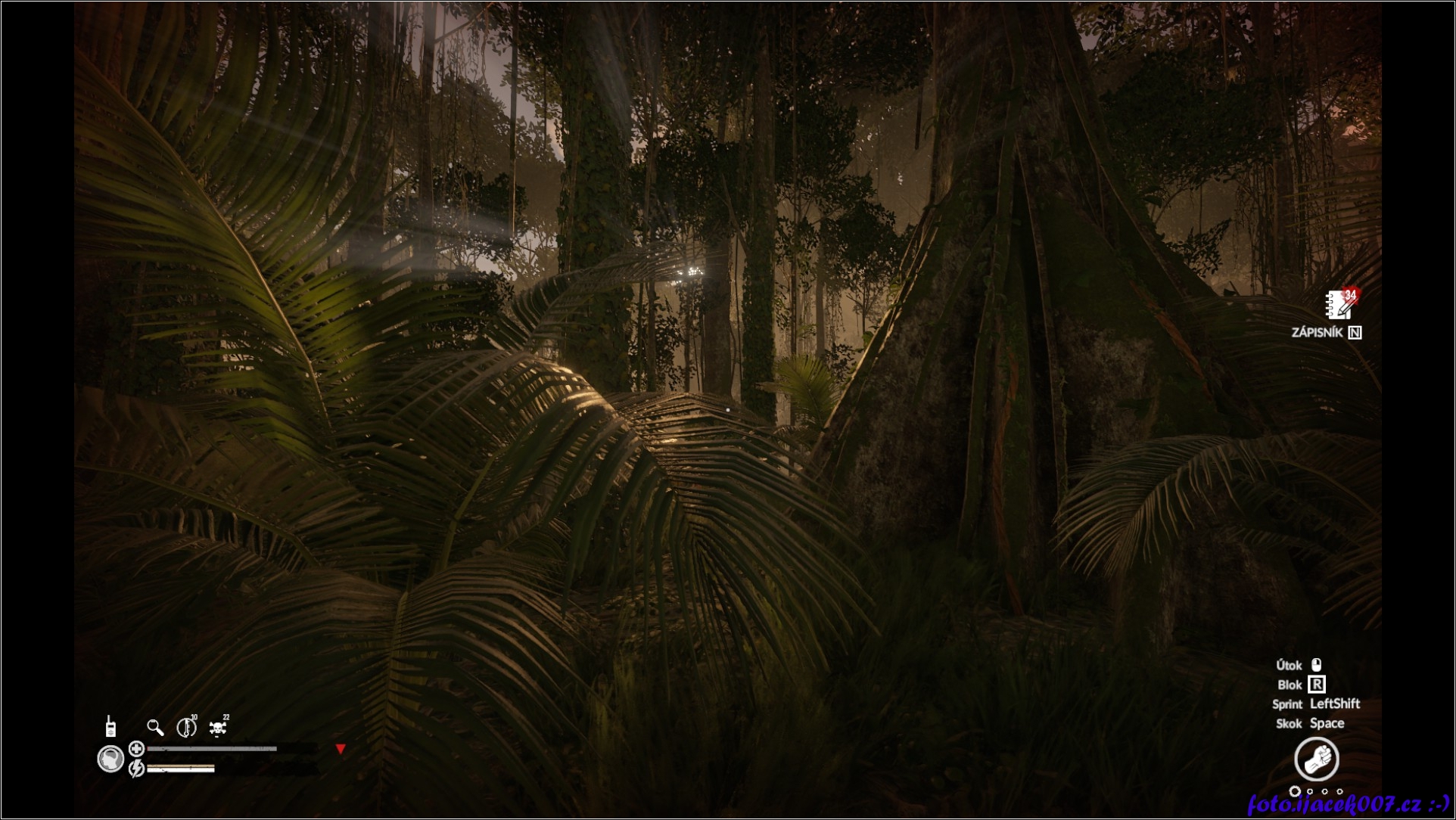Select the magnifying glass inspect icon
The height and width of the screenshot is (820, 1456).
click(155, 728)
